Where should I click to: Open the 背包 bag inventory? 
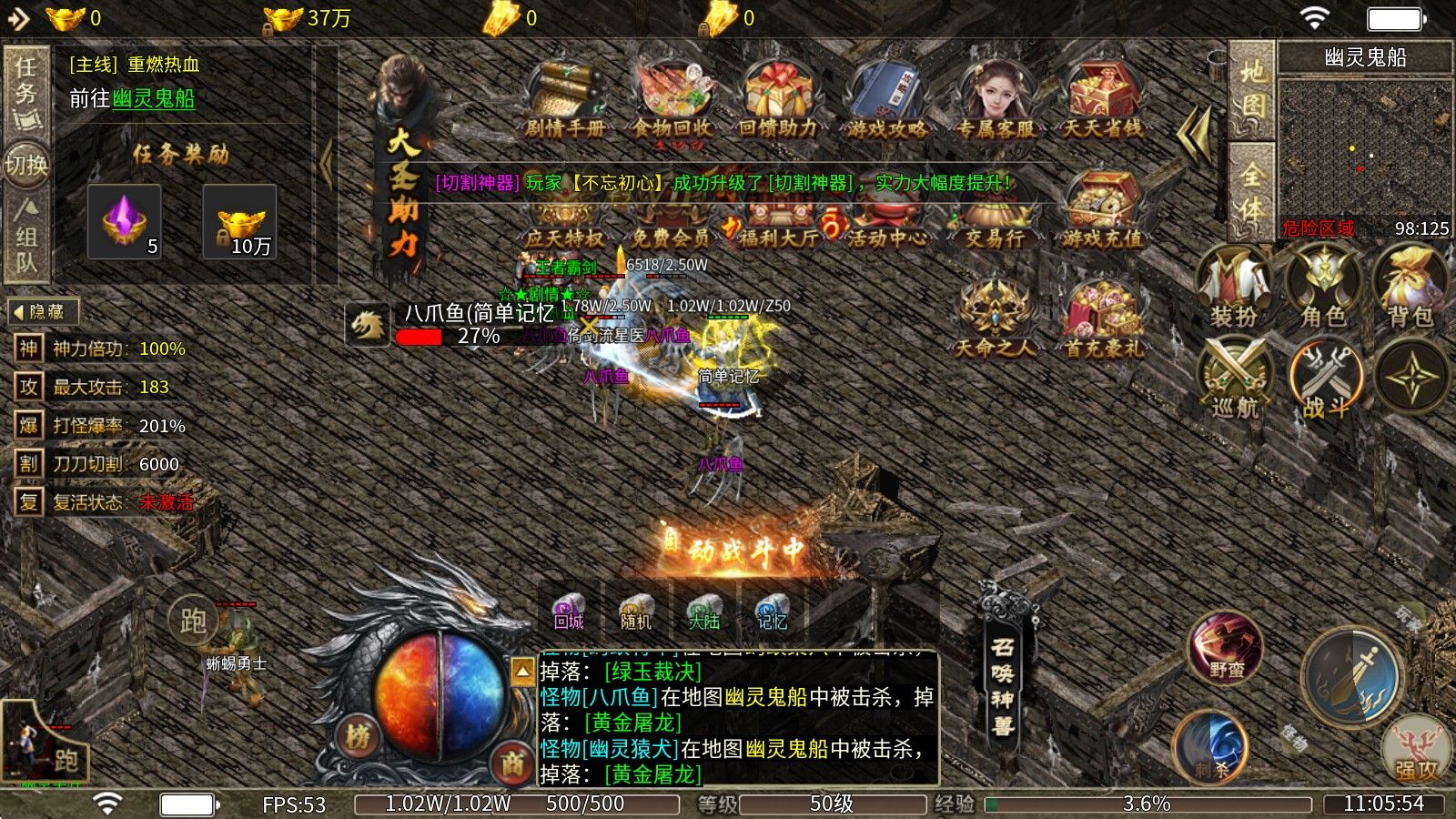click(1410, 287)
